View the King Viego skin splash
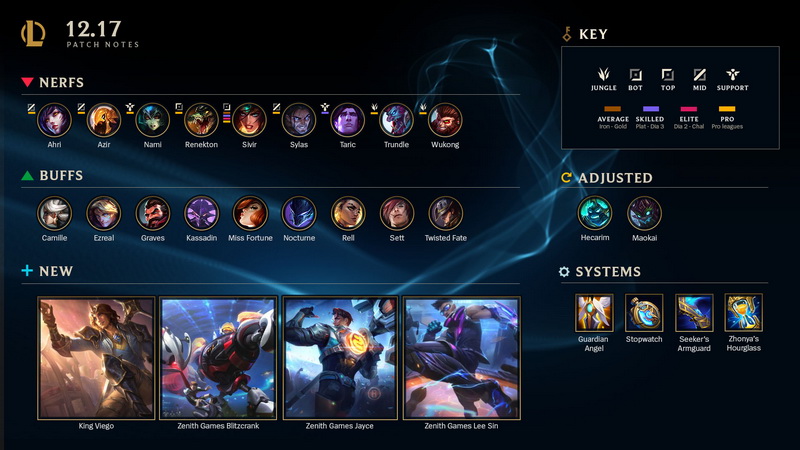This screenshot has height=450, width=800. [96, 357]
